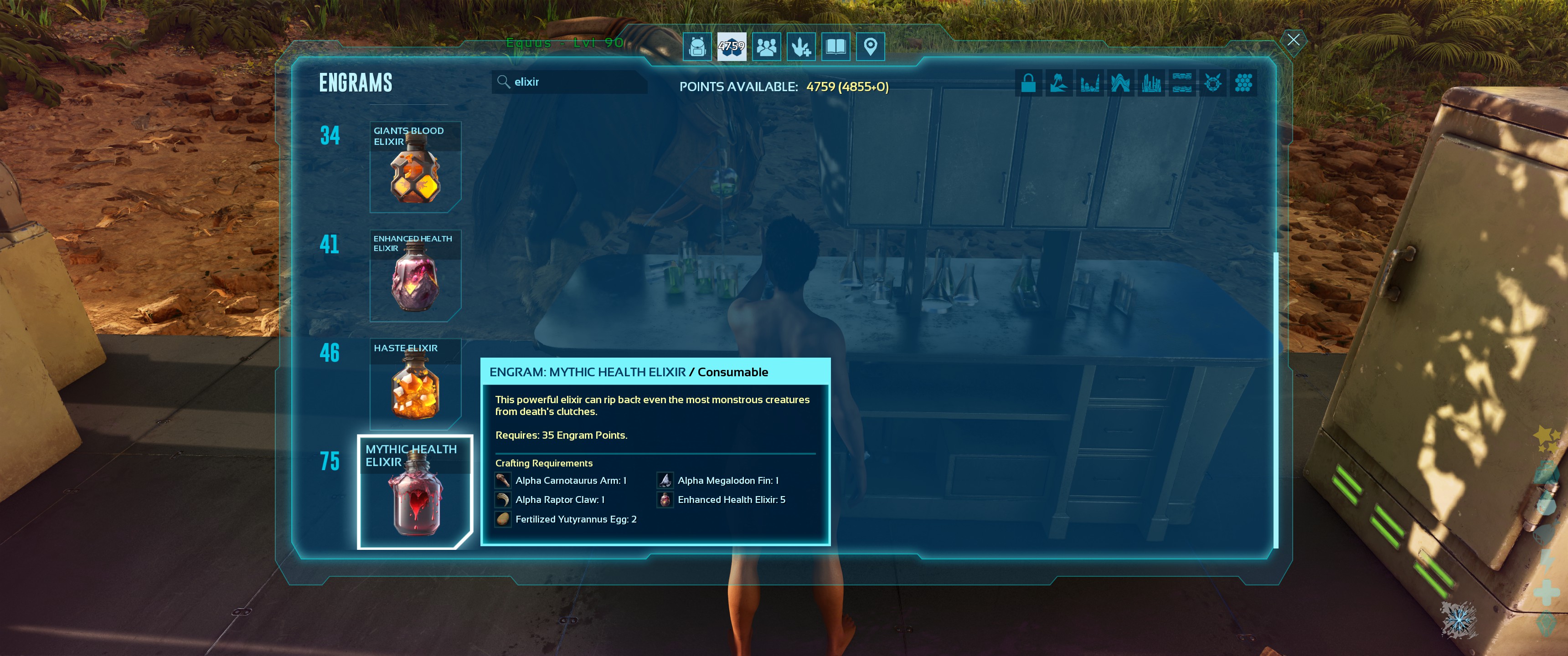Toggle the padlock engram filter
This screenshot has height=656, width=1568.
[x=1028, y=83]
